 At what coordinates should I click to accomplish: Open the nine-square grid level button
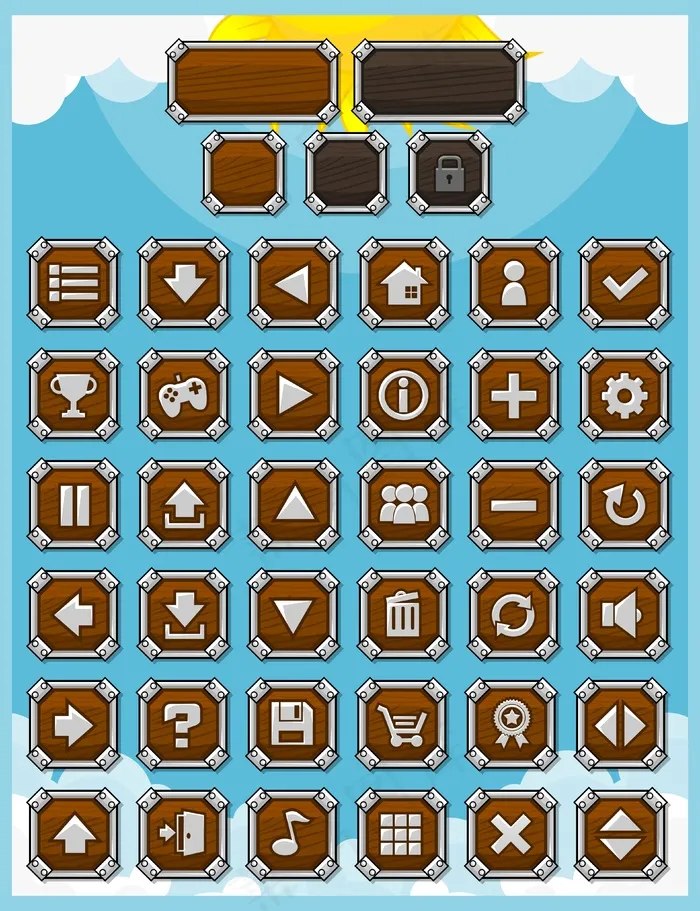[402, 834]
